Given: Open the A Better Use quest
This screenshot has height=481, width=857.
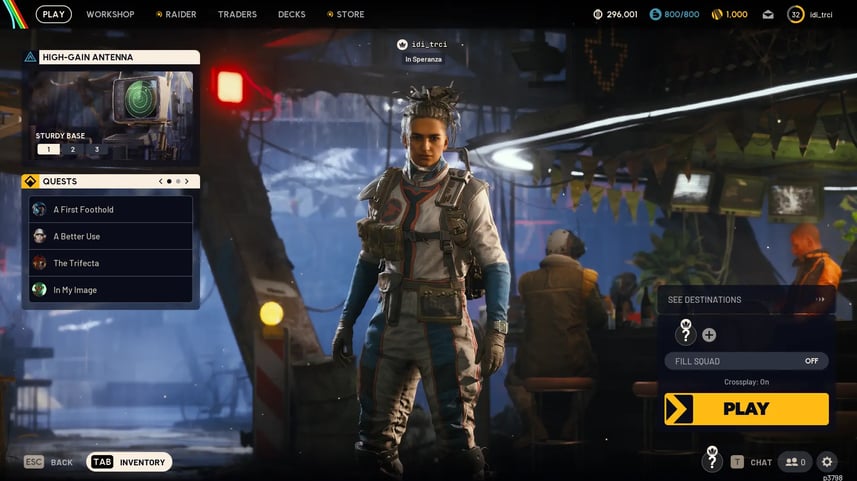Looking at the screenshot, I should pos(111,236).
